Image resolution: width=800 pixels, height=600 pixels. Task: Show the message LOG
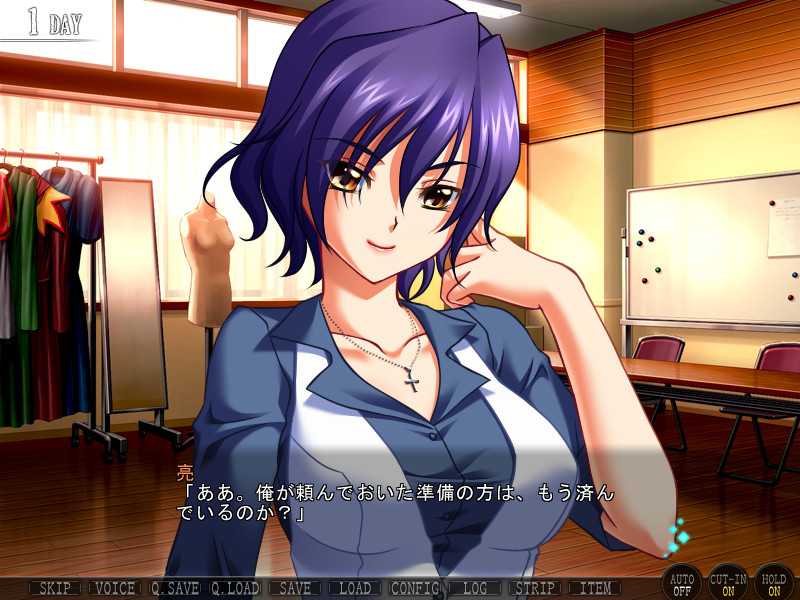coord(475,588)
